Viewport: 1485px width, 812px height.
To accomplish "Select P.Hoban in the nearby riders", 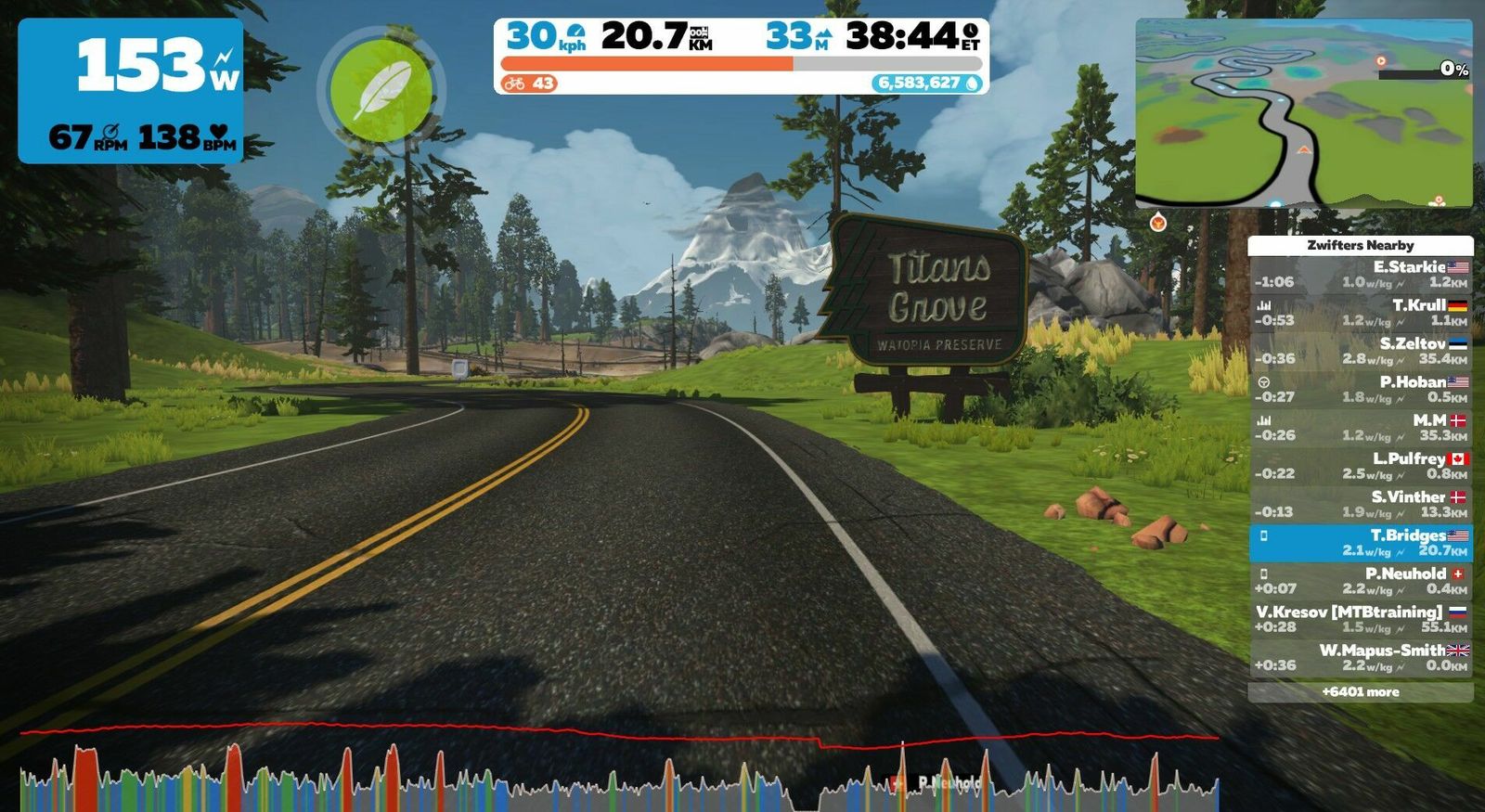I will [1361, 390].
